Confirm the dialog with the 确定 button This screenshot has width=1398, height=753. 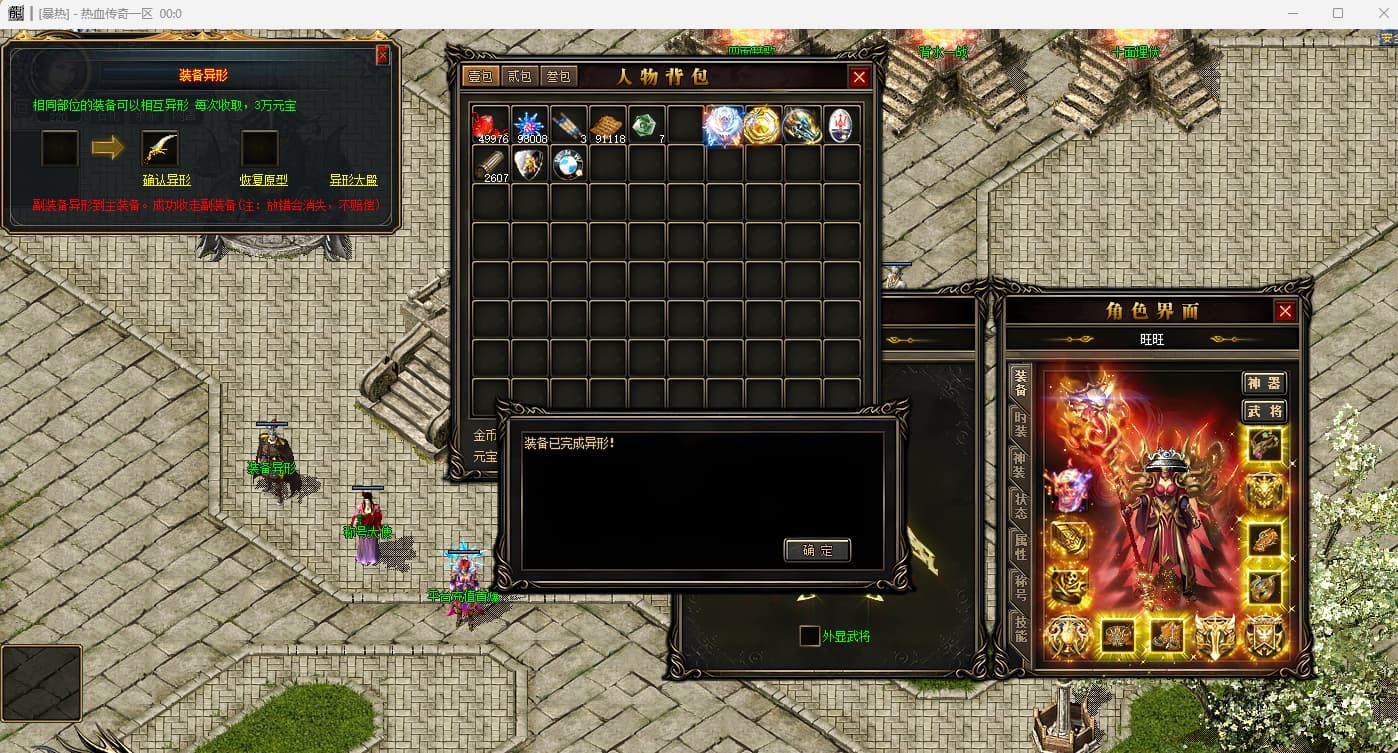tap(817, 550)
